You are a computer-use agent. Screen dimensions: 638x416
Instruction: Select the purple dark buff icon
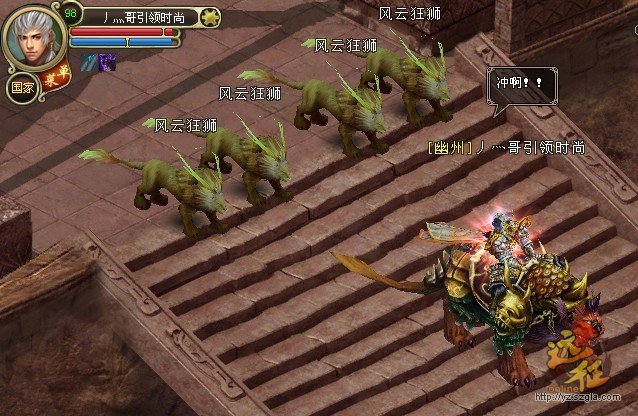(x=107, y=62)
